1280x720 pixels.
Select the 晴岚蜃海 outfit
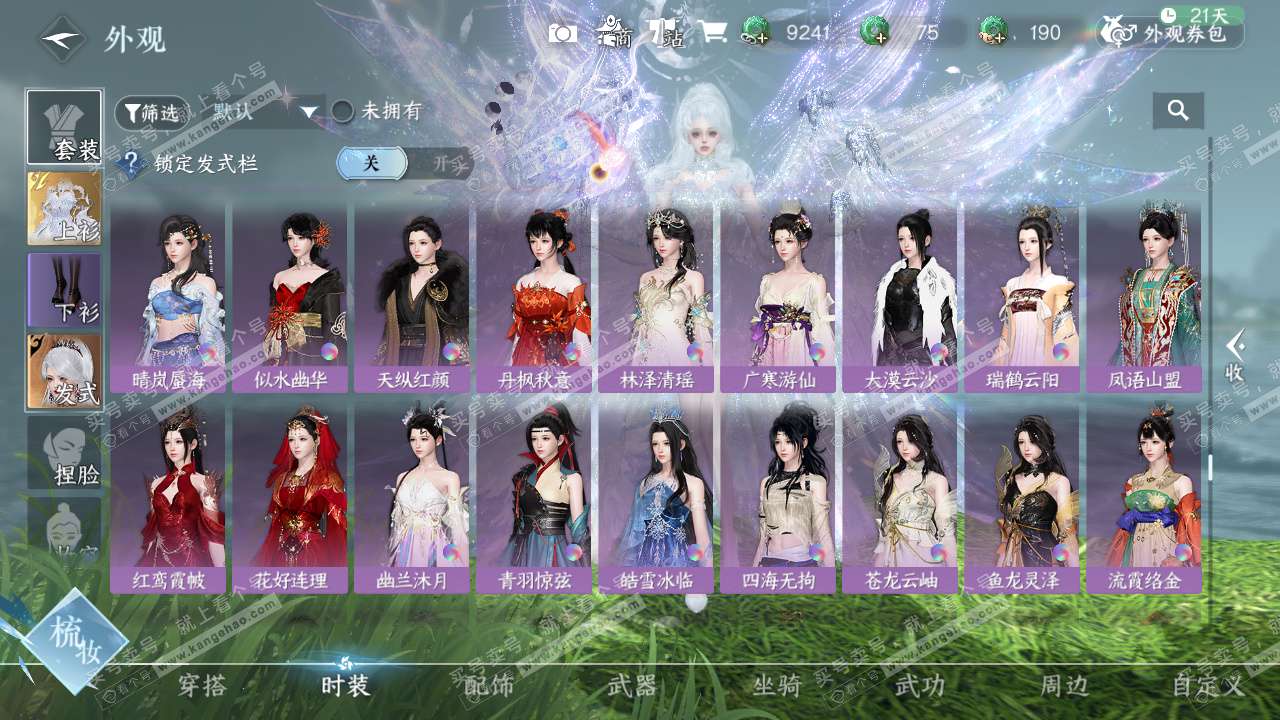(x=168, y=297)
